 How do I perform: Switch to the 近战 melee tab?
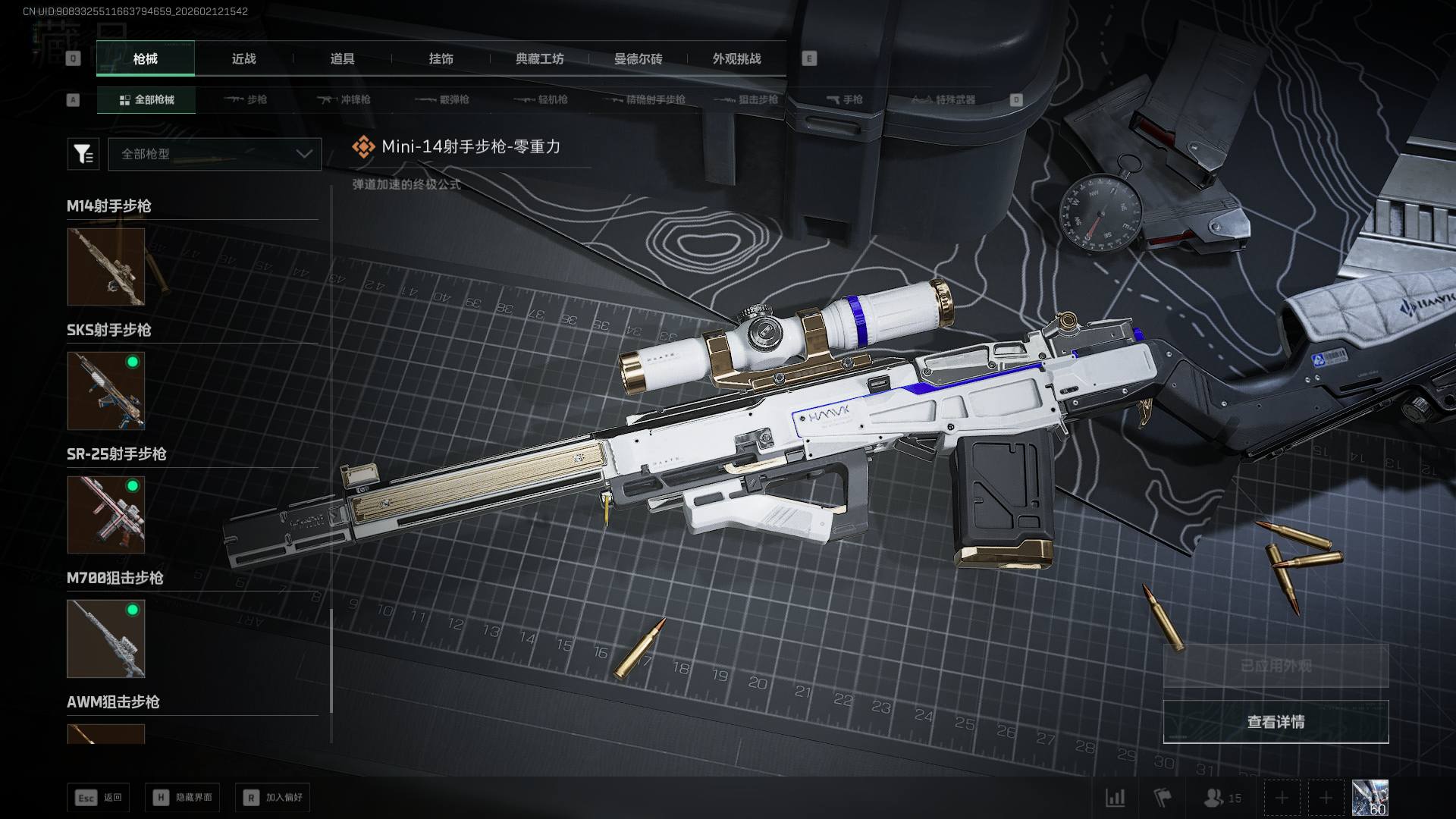(x=243, y=58)
